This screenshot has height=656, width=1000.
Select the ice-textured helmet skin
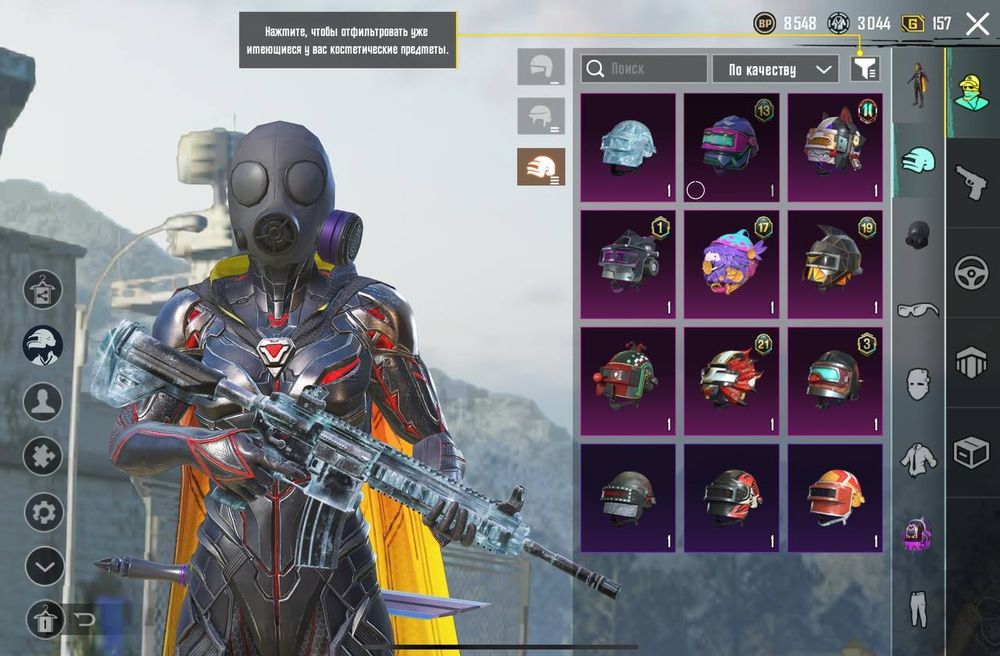[x=628, y=148]
